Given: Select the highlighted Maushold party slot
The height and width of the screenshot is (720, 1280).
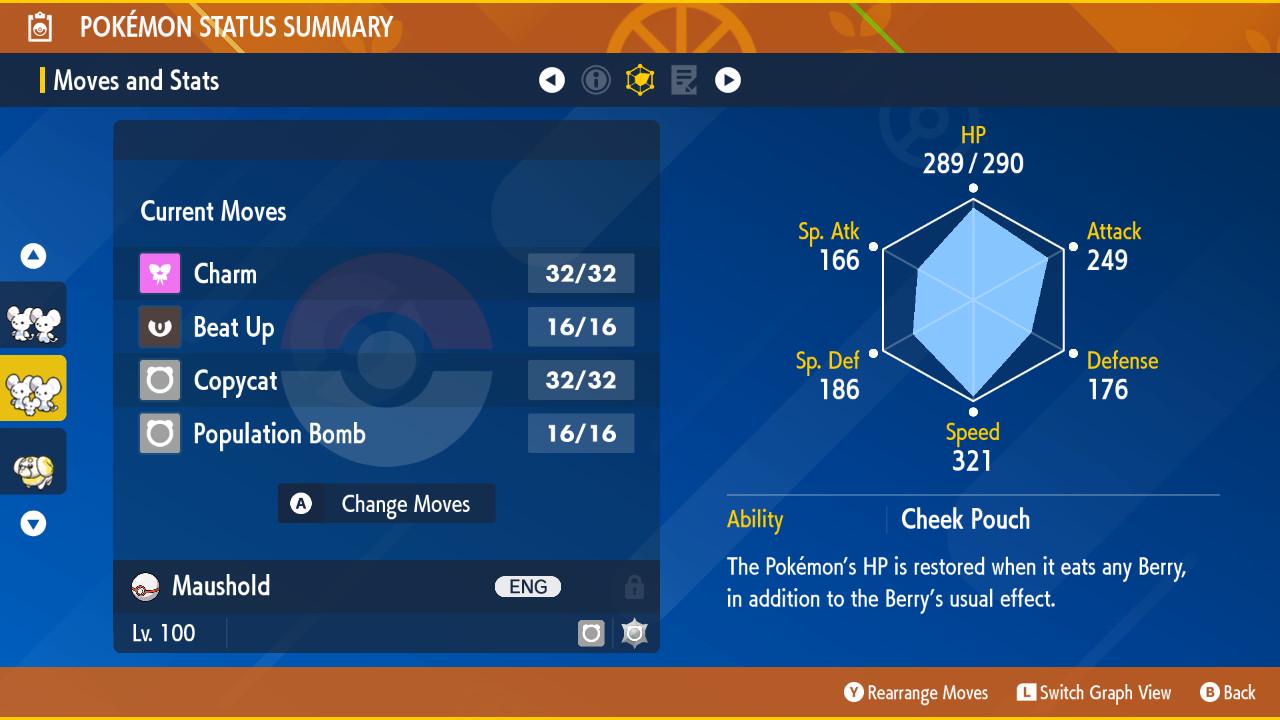Looking at the screenshot, I should tap(33, 390).
